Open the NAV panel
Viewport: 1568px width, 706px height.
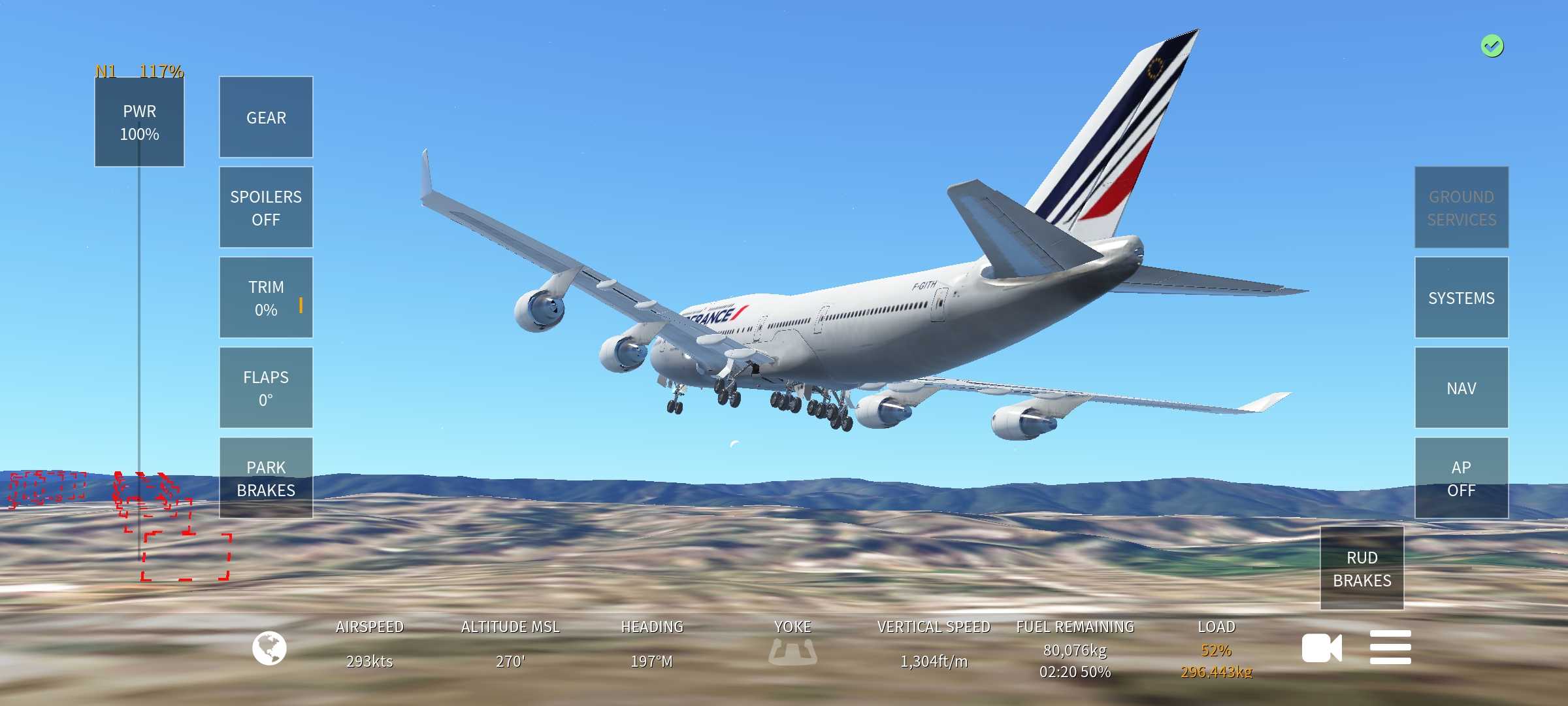(1461, 388)
